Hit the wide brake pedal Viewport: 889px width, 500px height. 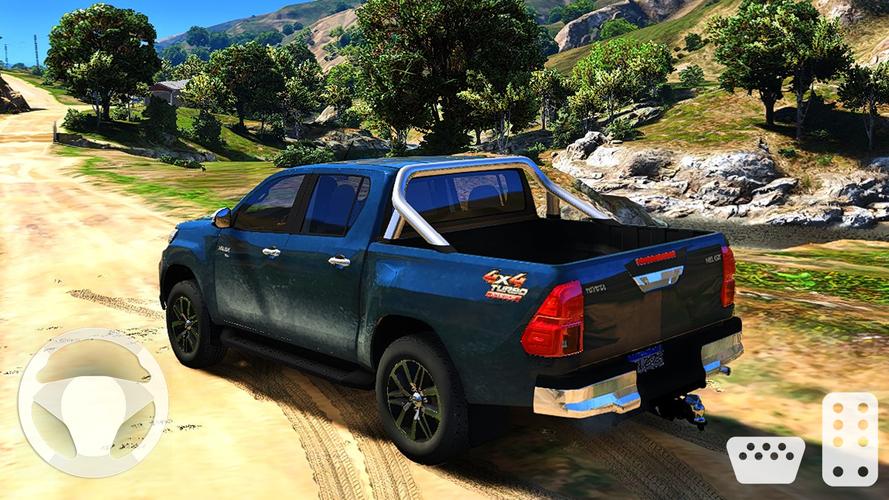point(765,459)
